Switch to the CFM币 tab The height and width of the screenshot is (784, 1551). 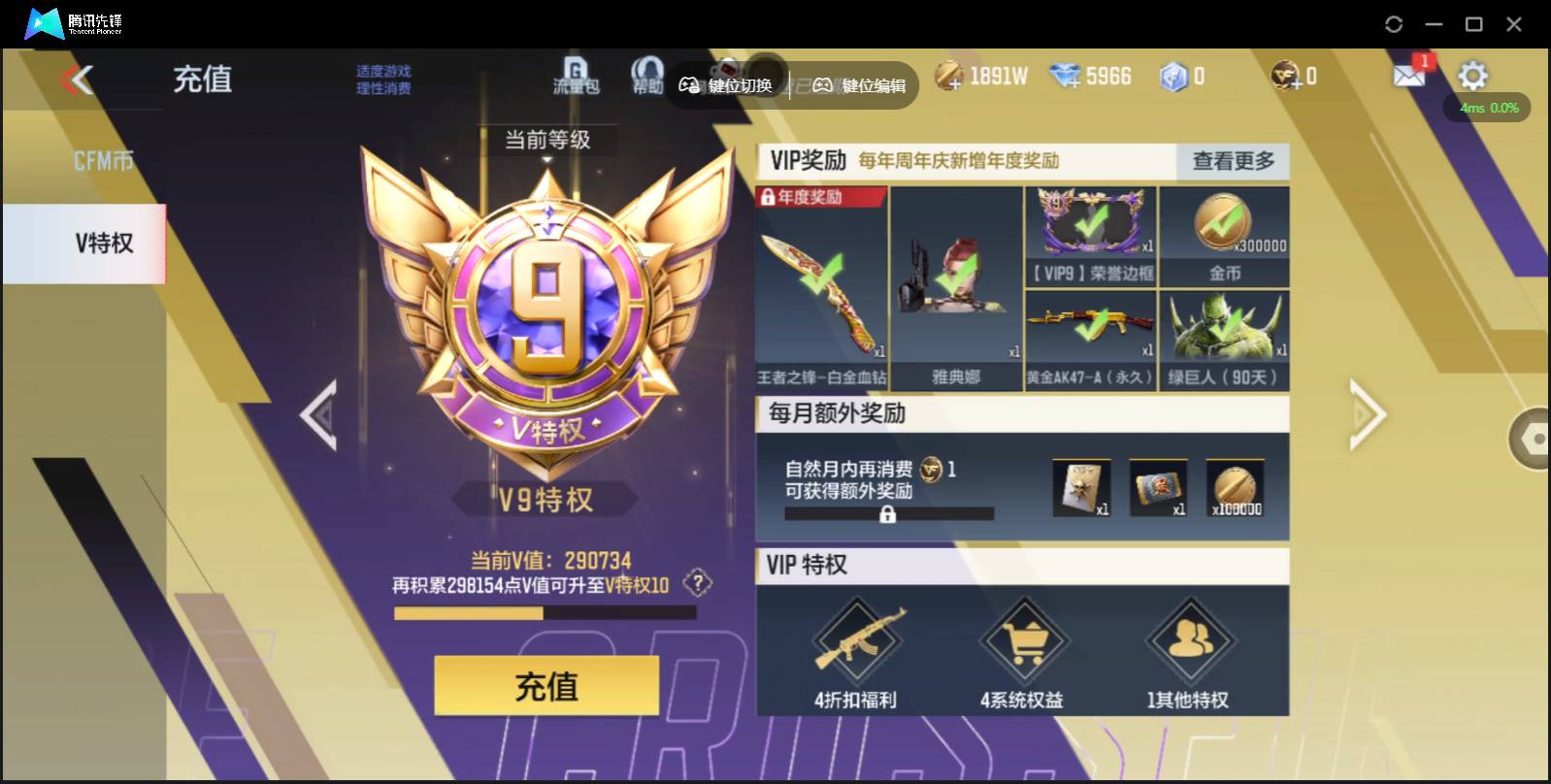pyautogui.click(x=104, y=157)
